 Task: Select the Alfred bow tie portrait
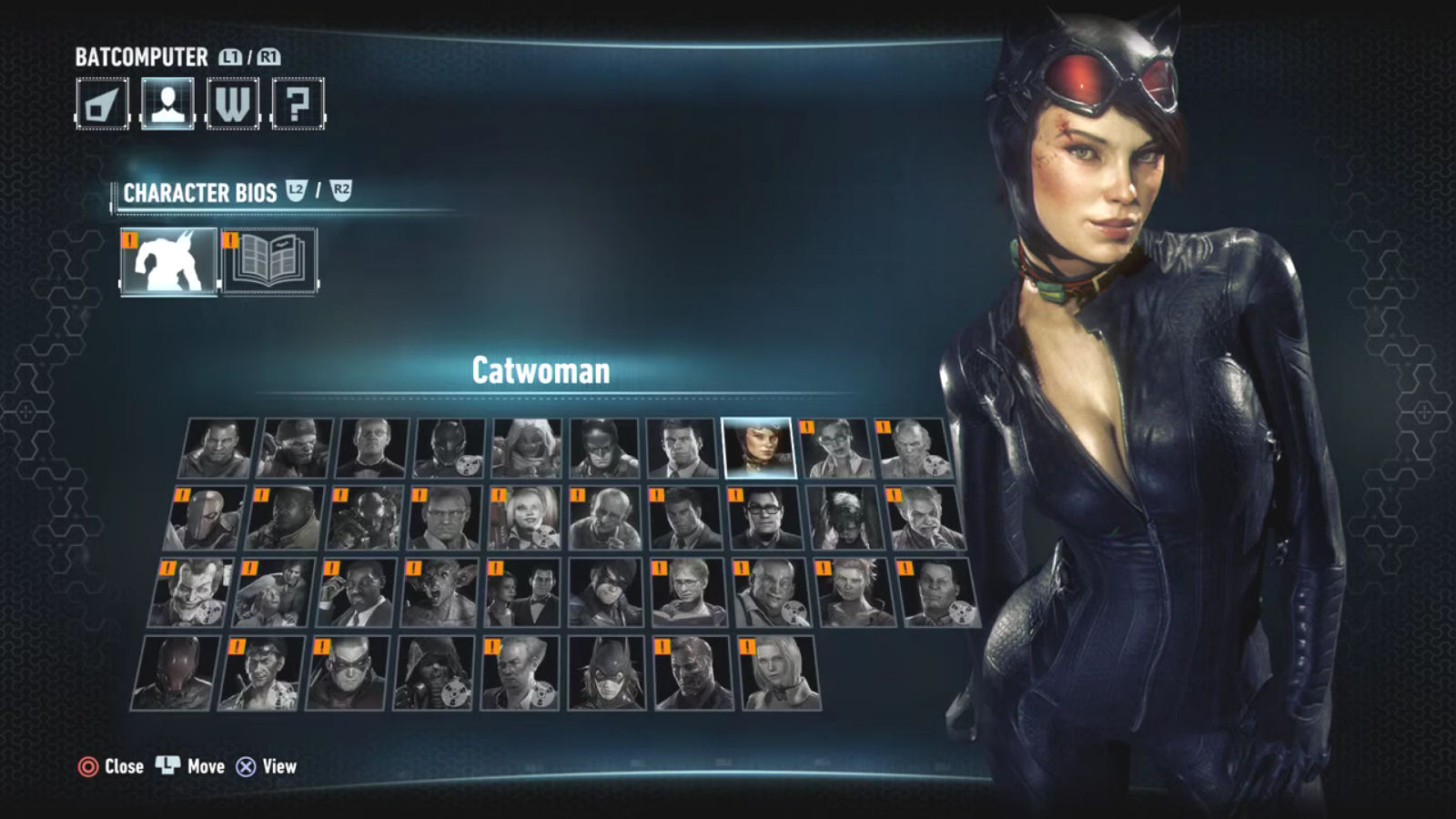(x=371, y=448)
